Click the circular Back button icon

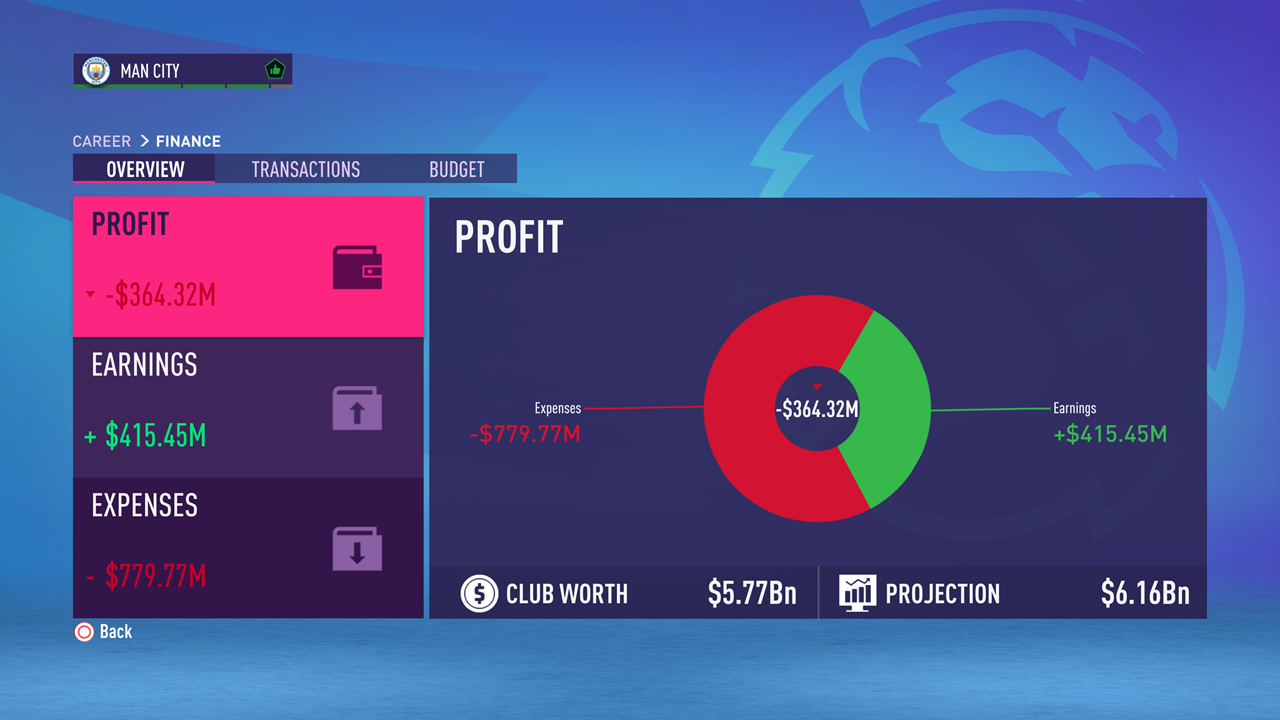(x=82, y=631)
